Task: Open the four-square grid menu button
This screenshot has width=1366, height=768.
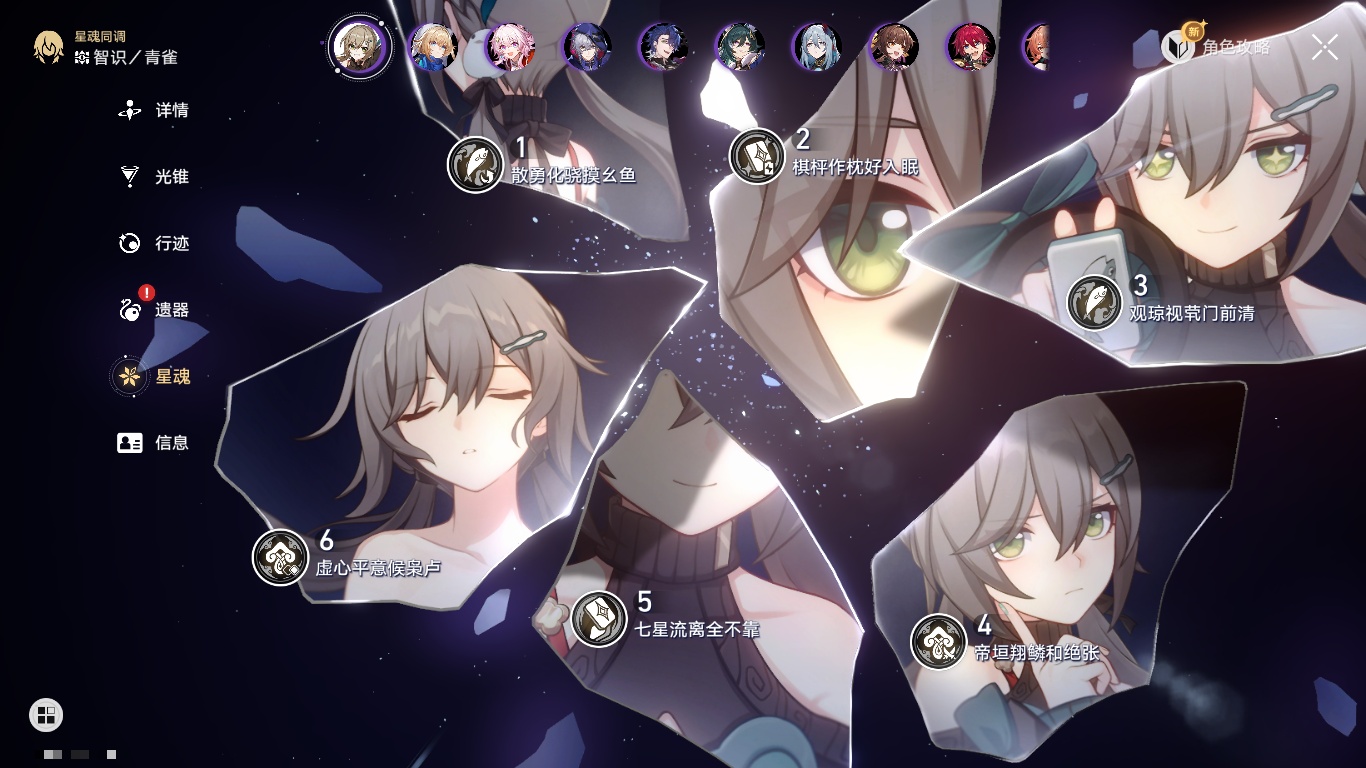Action: pos(46,714)
